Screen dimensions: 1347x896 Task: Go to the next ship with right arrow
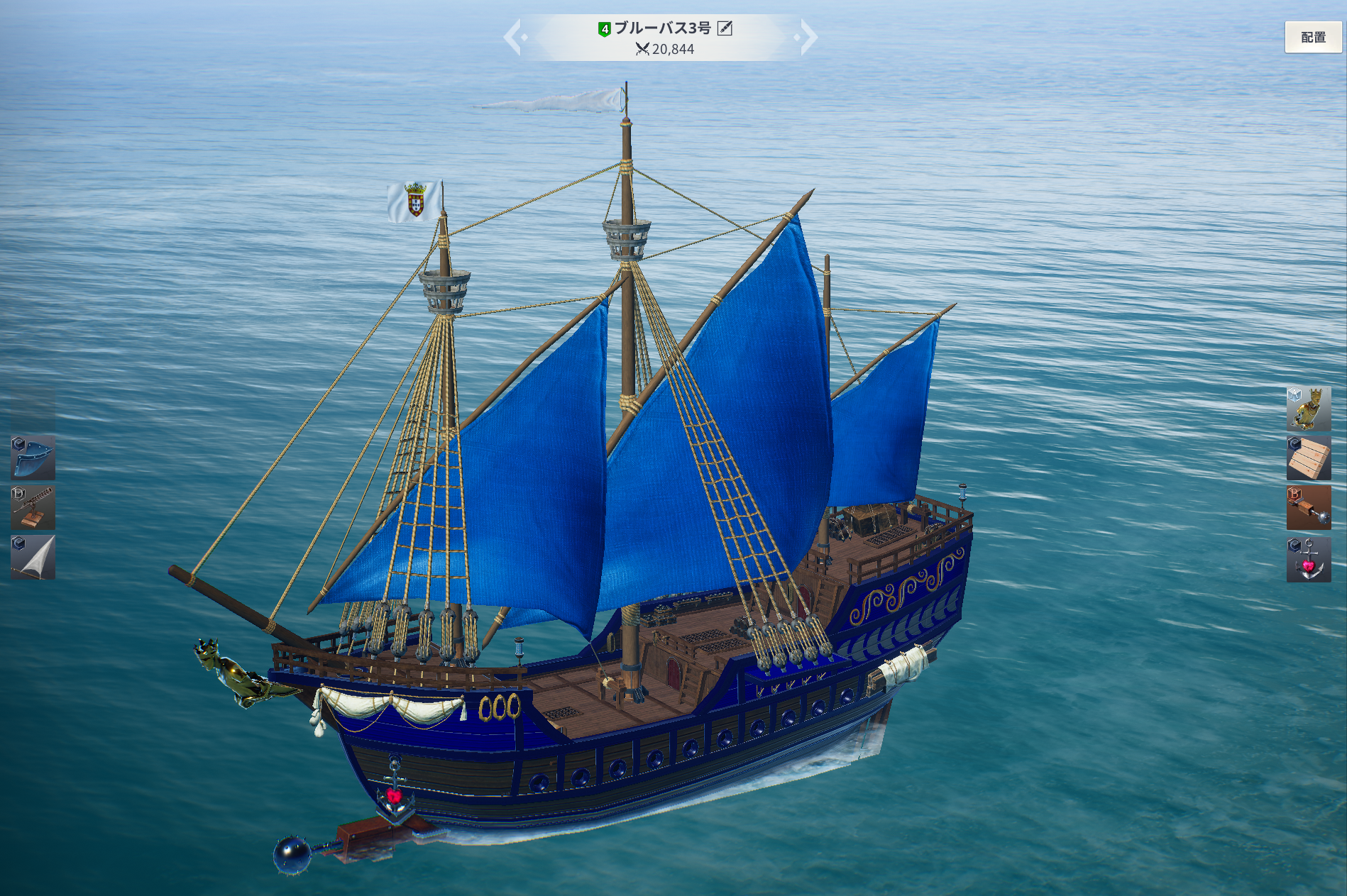808,38
